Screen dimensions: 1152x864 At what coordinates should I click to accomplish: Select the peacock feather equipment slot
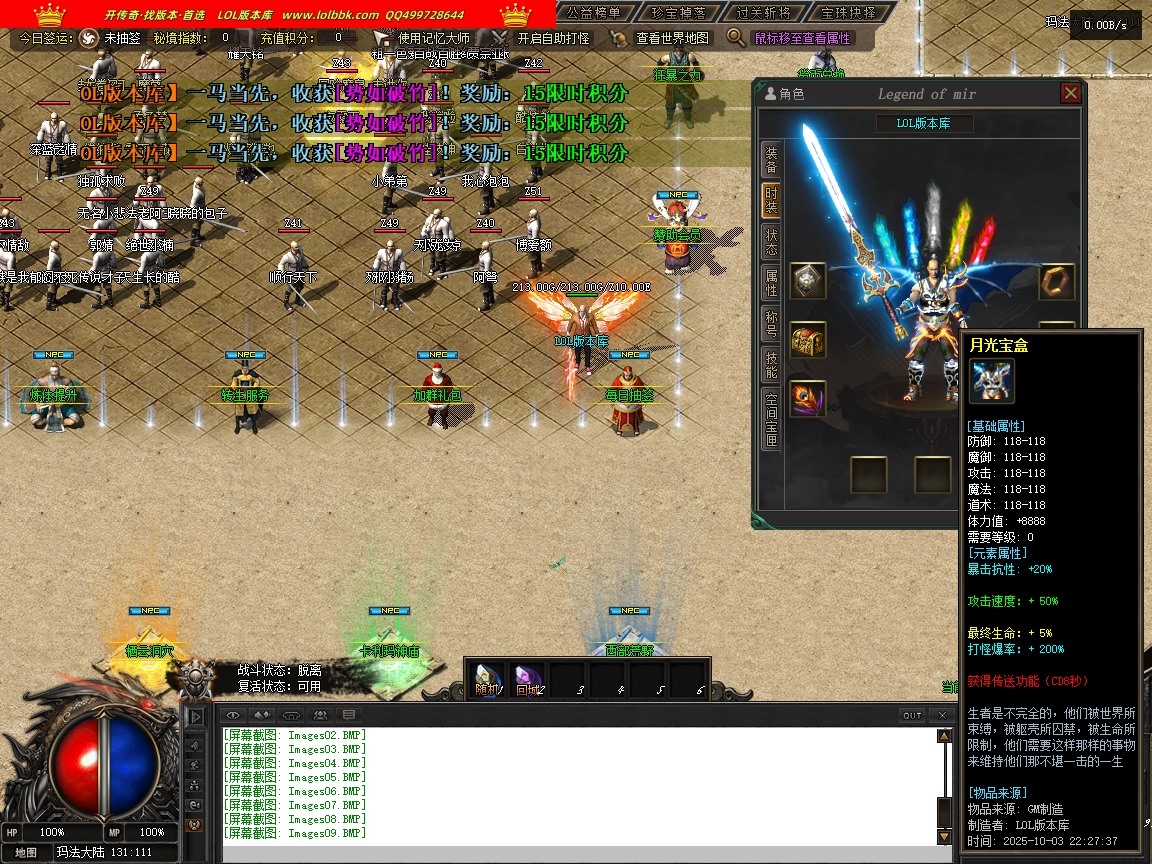coord(808,398)
